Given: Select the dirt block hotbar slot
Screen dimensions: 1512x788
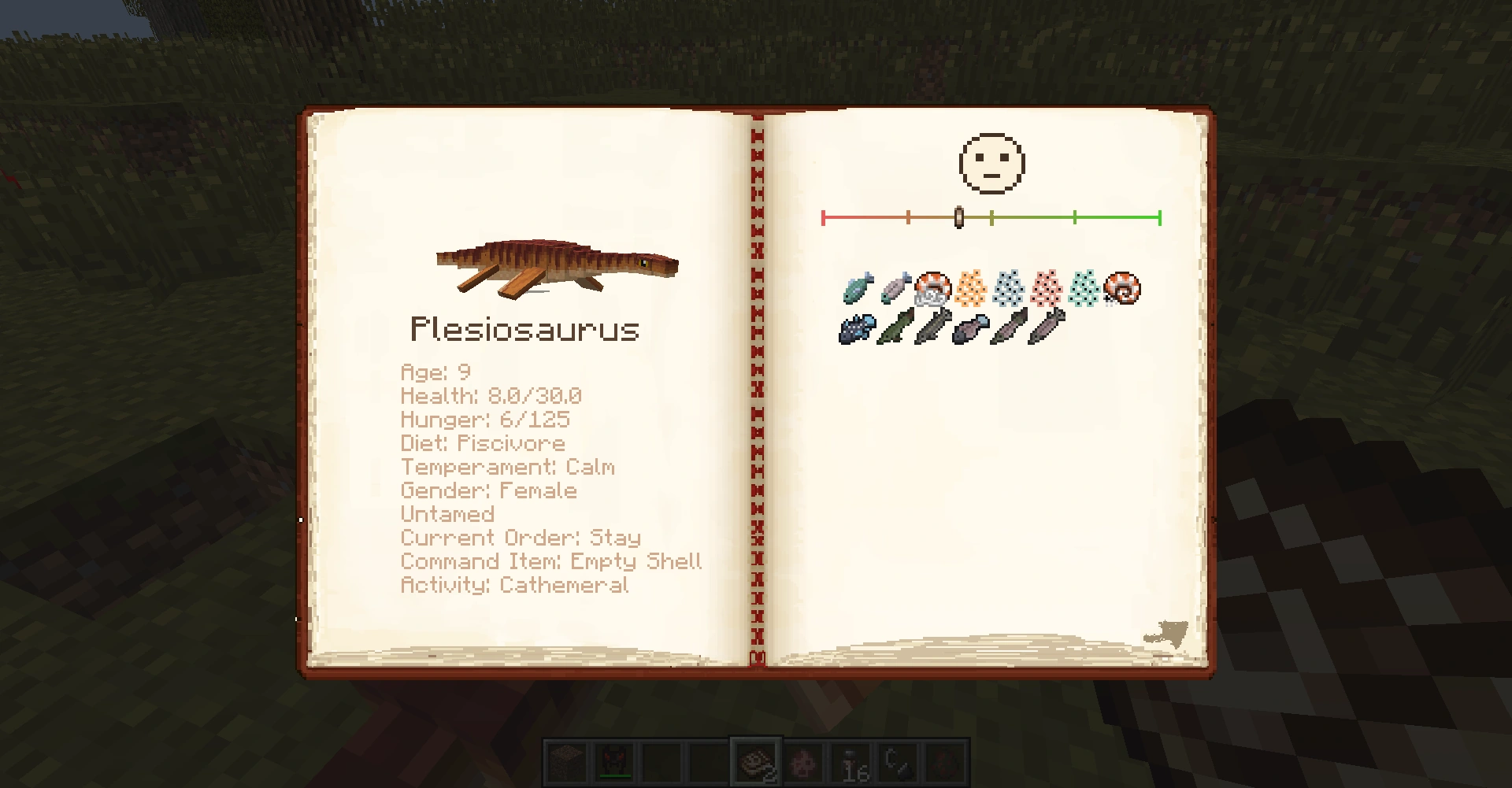Looking at the screenshot, I should pos(567,762).
